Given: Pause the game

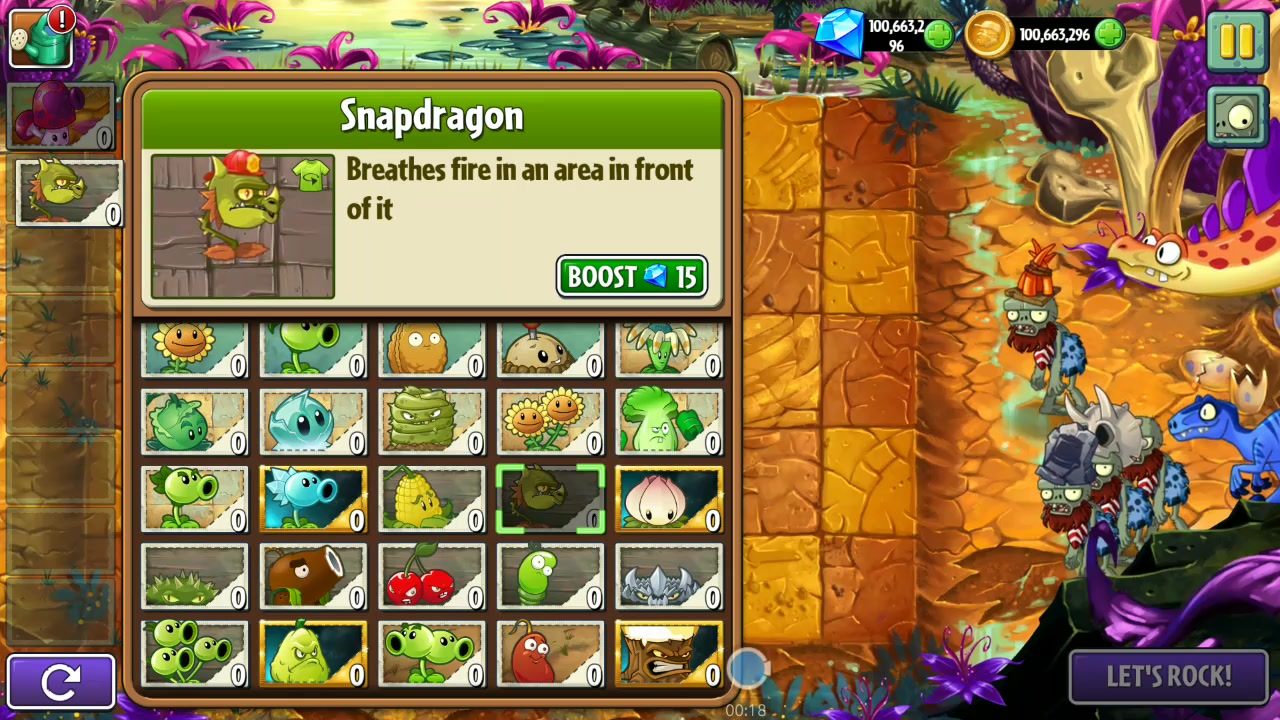Looking at the screenshot, I should pyautogui.click(x=1237, y=41).
